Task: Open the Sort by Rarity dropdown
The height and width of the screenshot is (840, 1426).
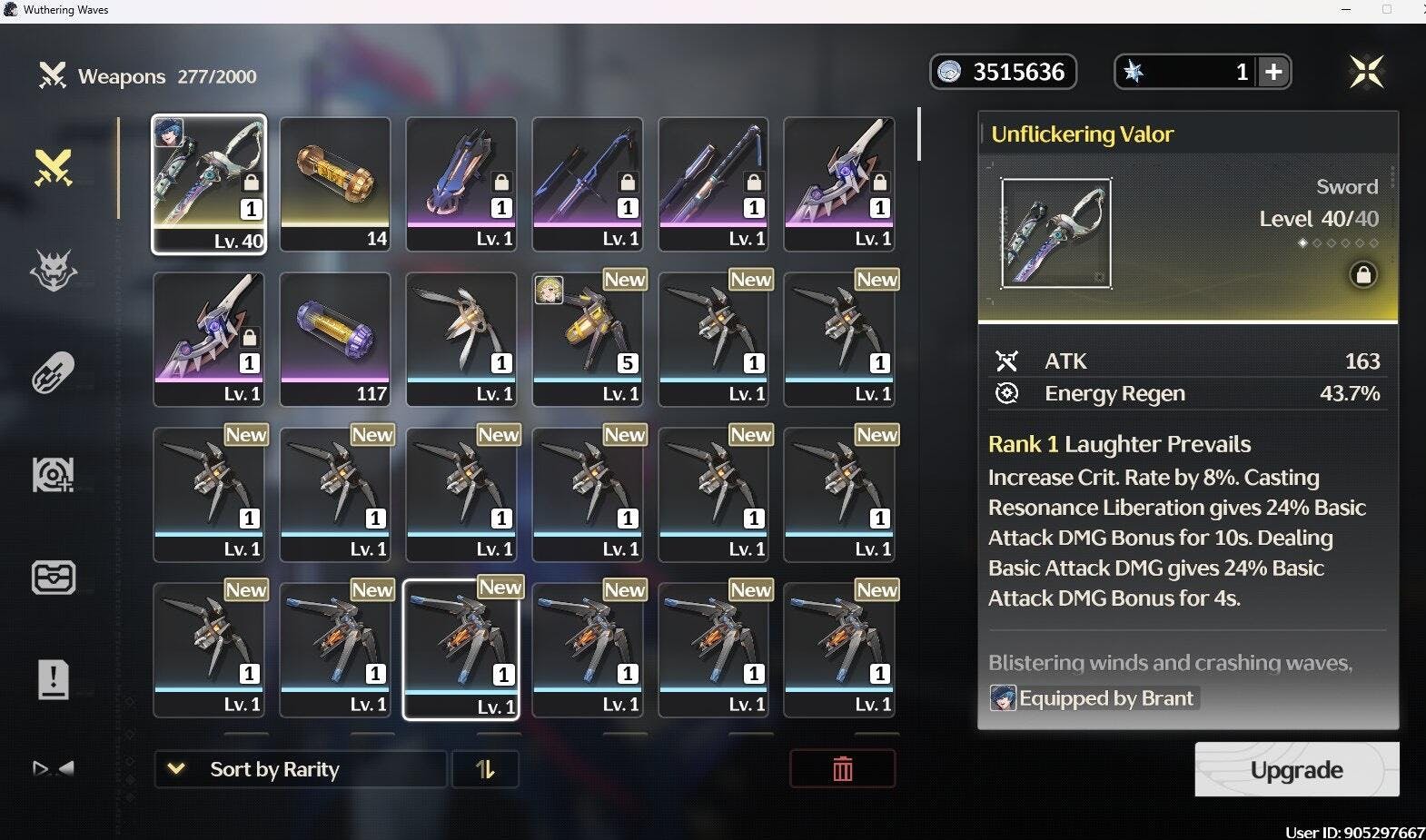Action: pos(300,769)
